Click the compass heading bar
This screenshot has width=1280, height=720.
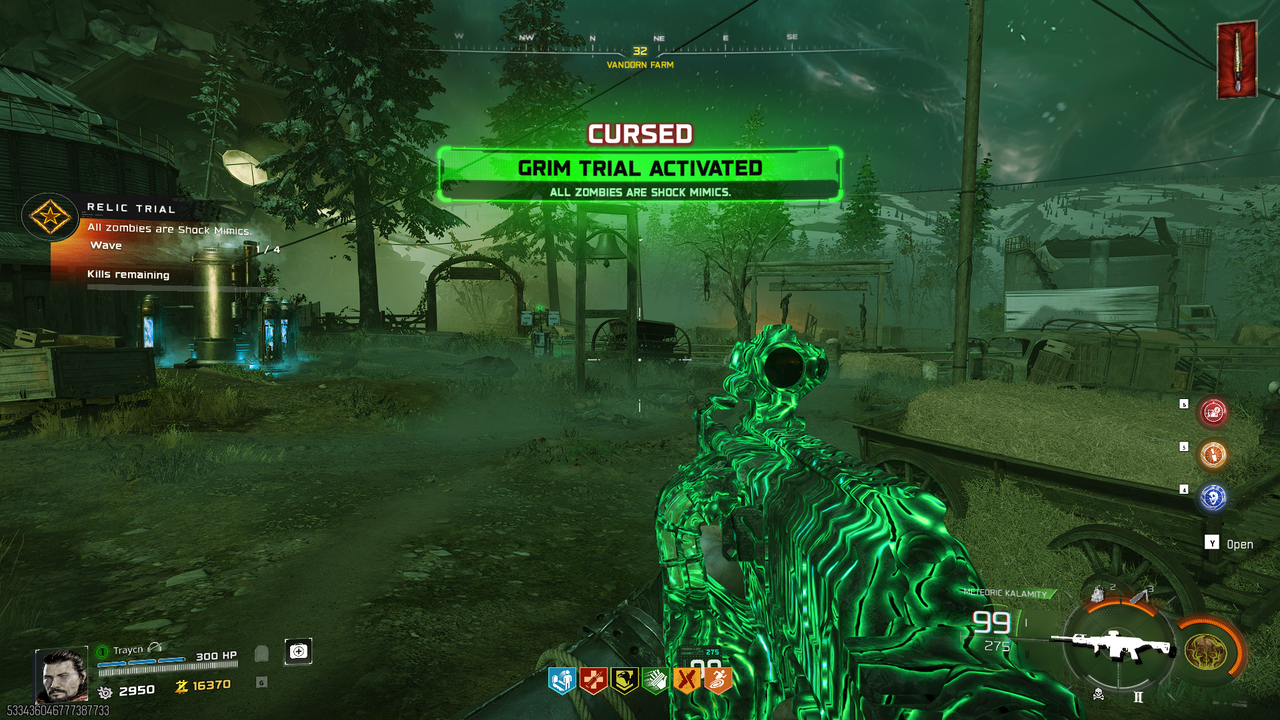[x=640, y=46]
